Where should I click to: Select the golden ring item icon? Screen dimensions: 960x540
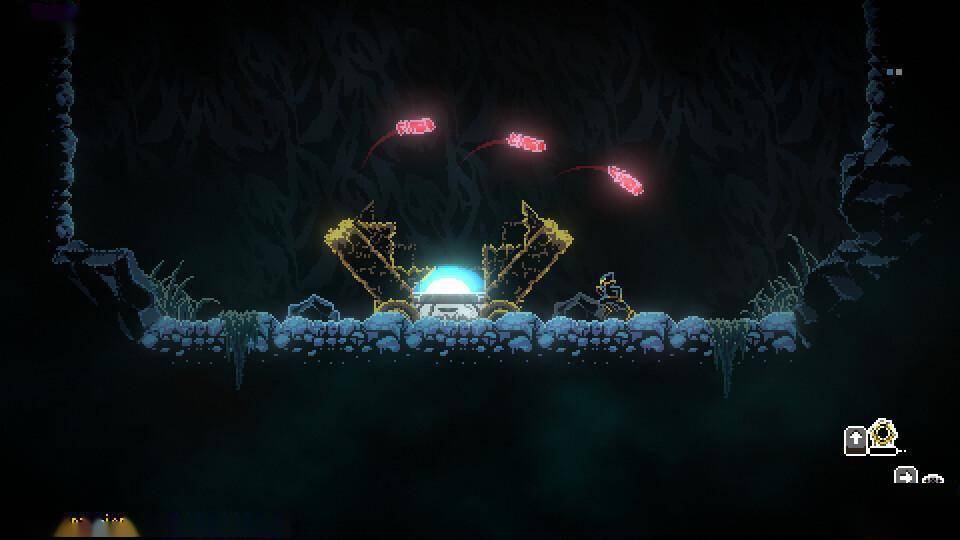point(883,435)
